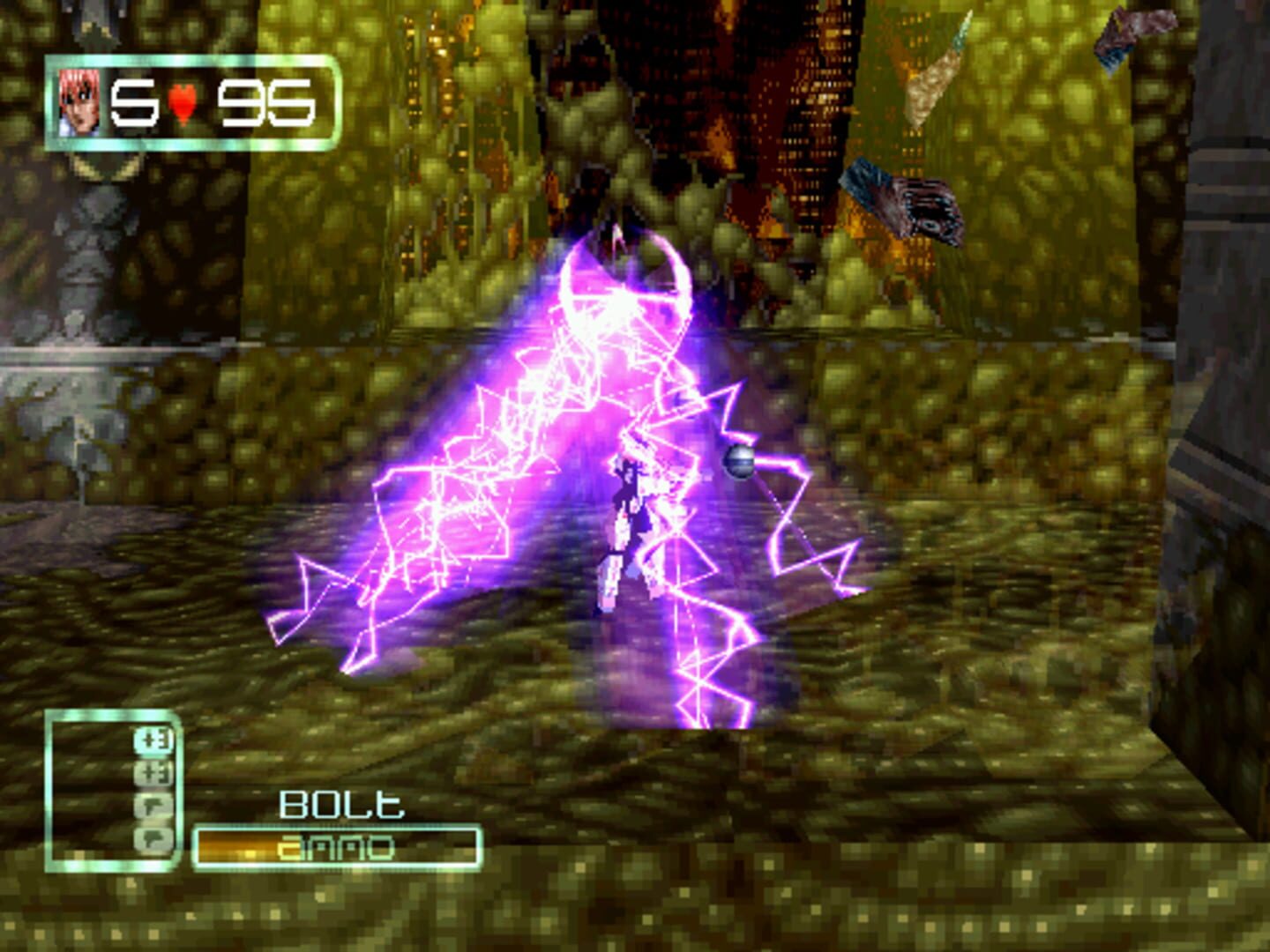1270x952 pixels.
Task: Select the first bomb item slot icon
Action: tap(152, 742)
